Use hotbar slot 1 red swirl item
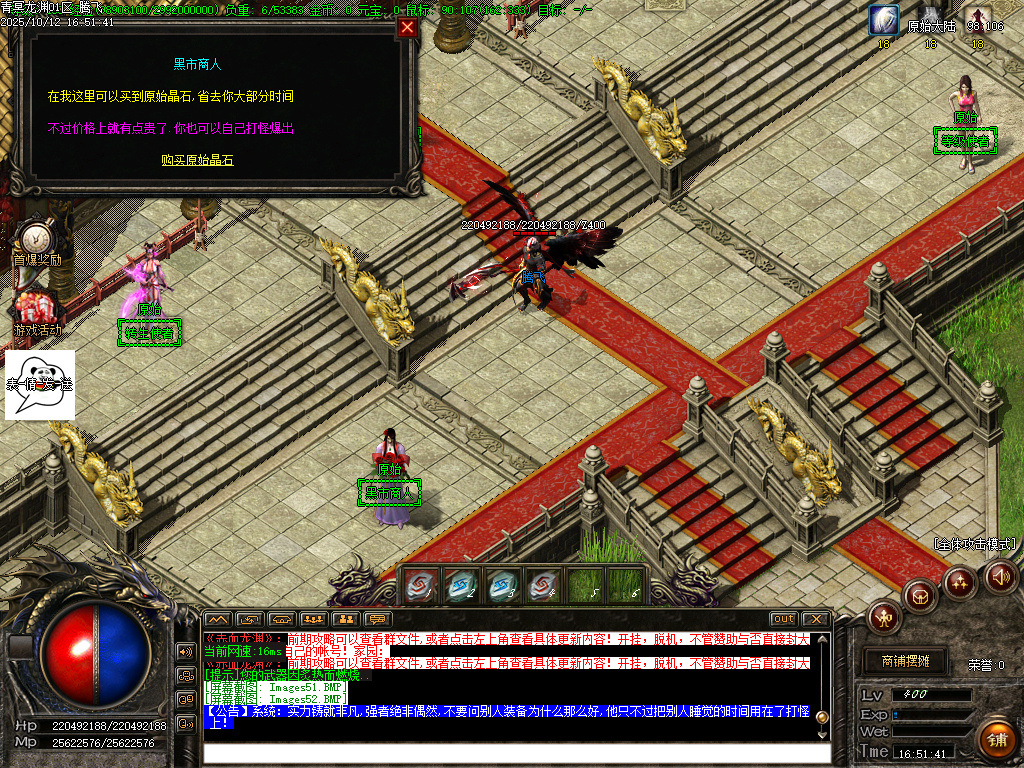 [420, 586]
